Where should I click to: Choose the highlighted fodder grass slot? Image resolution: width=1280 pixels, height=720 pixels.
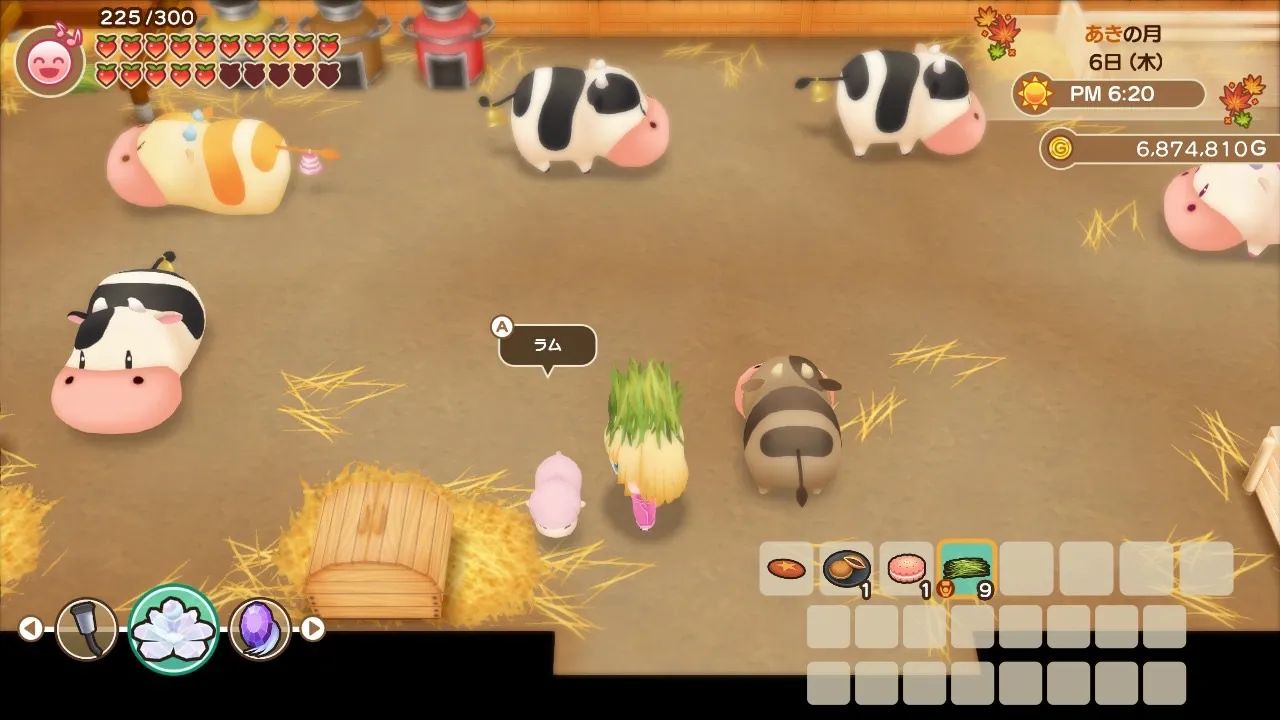click(966, 569)
